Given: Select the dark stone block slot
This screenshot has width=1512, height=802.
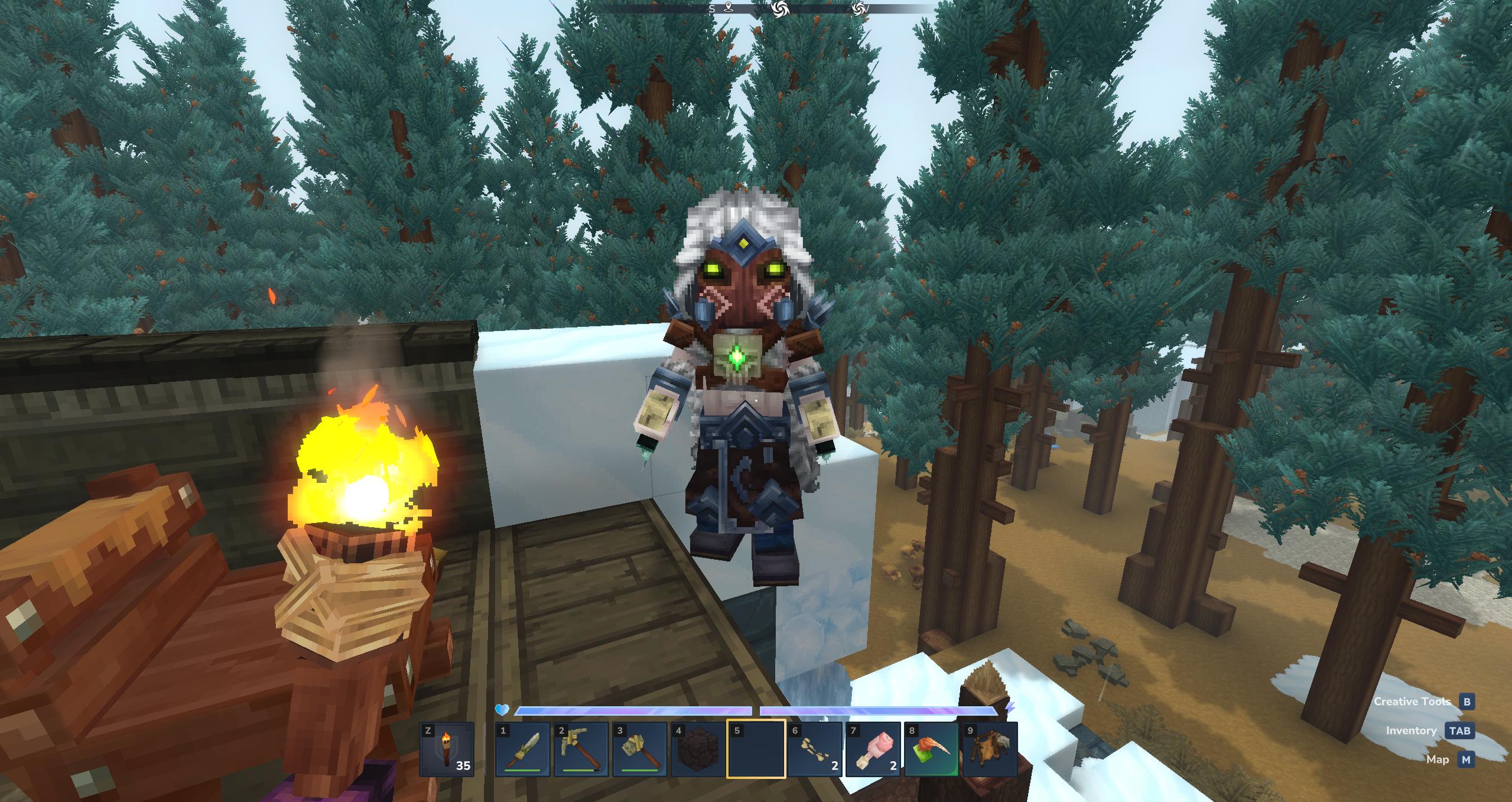Looking at the screenshot, I should (x=697, y=749).
